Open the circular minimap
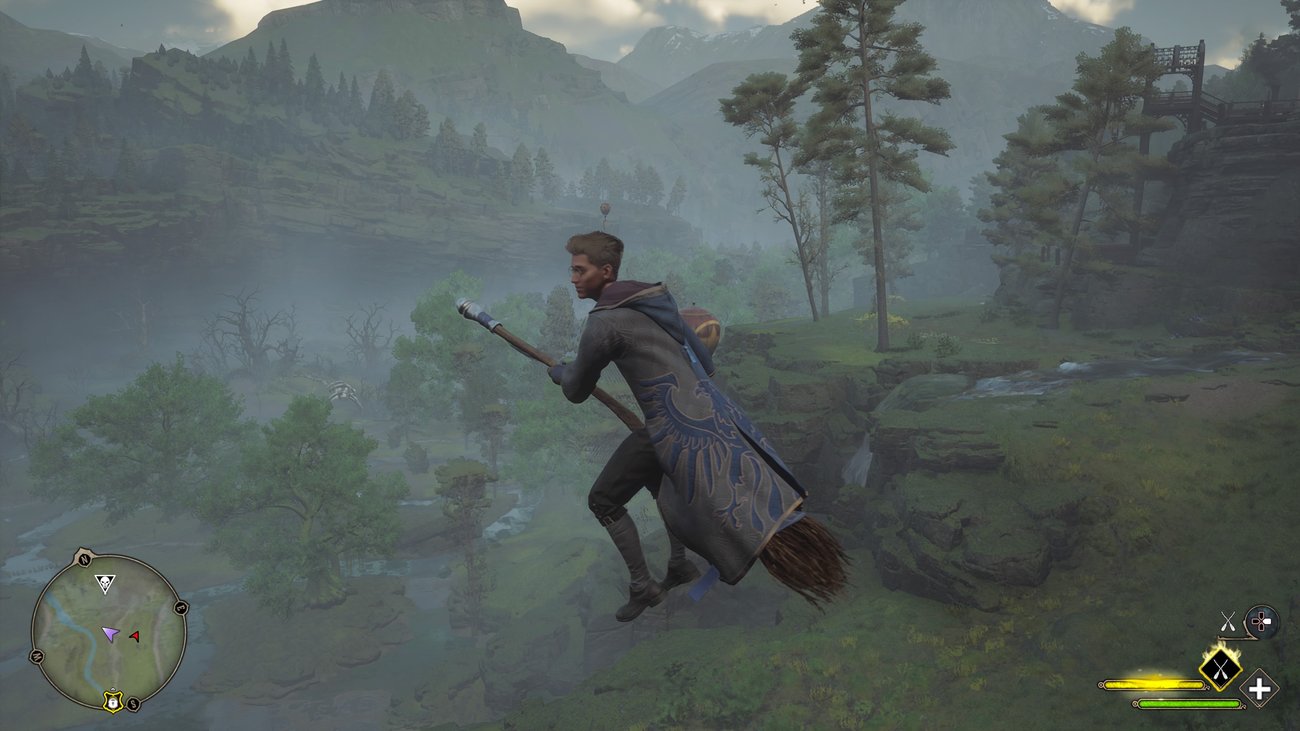This screenshot has width=1300, height=731. point(108,632)
